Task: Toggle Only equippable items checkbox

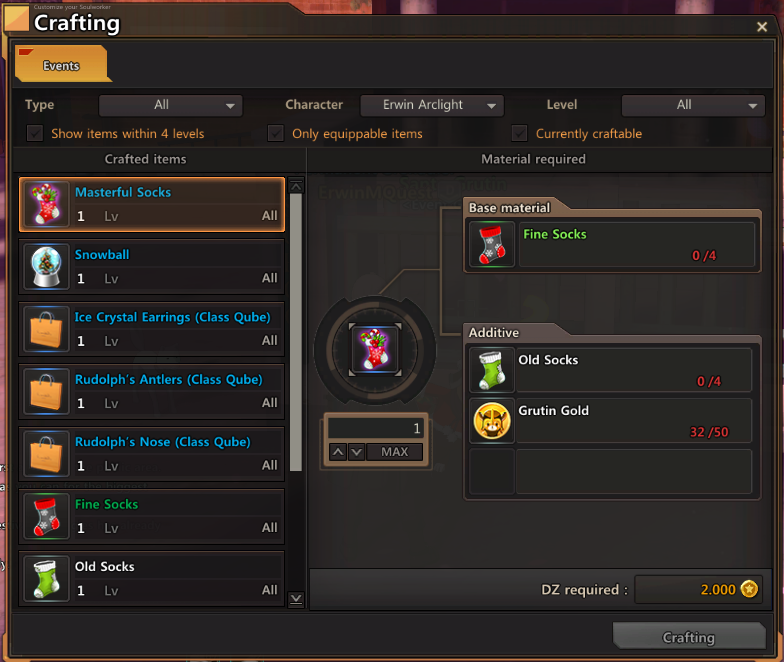Action: [x=276, y=134]
